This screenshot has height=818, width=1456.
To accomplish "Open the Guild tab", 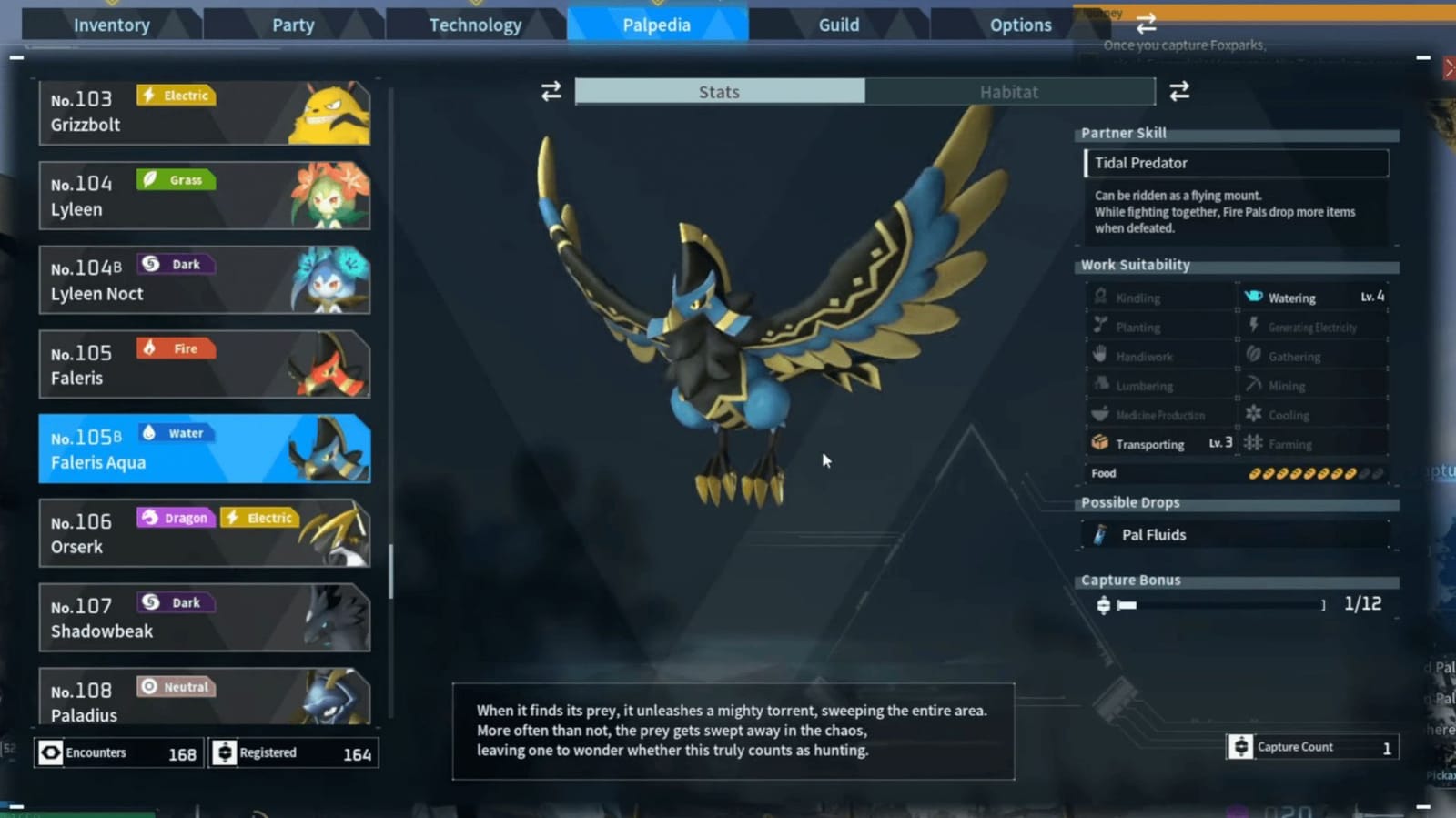I will pyautogui.click(x=836, y=25).
